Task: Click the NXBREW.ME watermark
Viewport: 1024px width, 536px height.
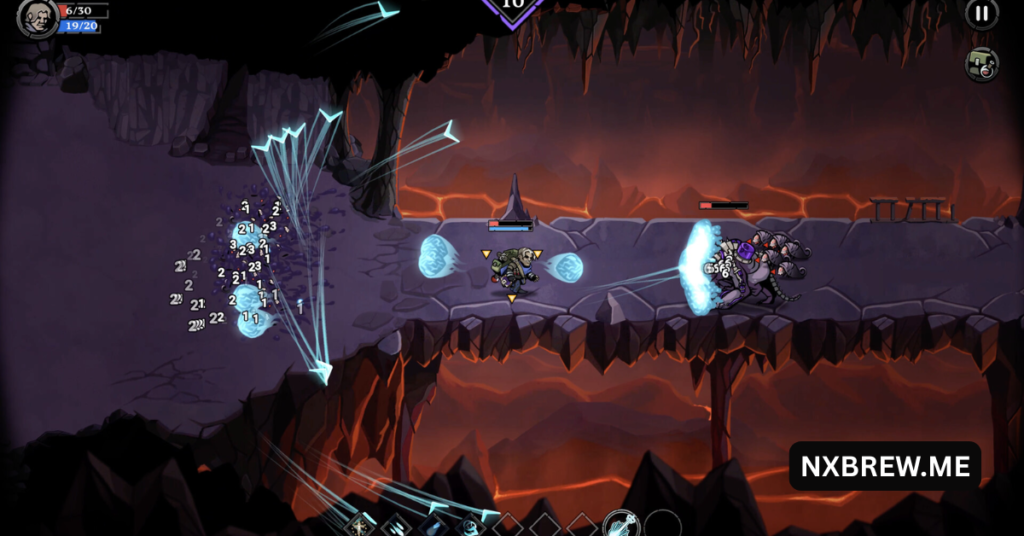Action: (884, 466)
